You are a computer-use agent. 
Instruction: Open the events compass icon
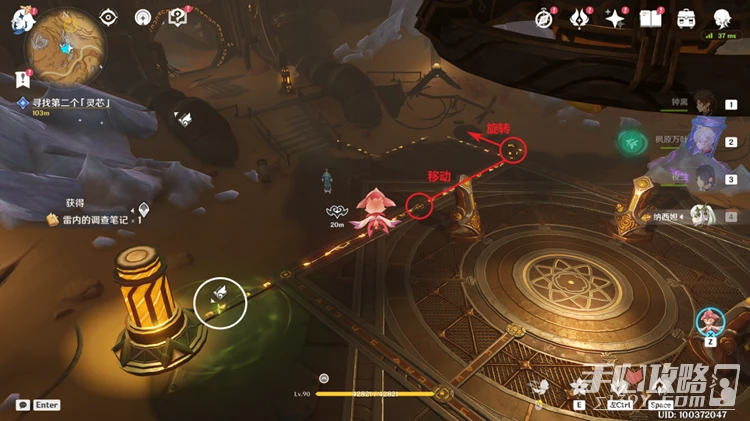pos(544,18)
